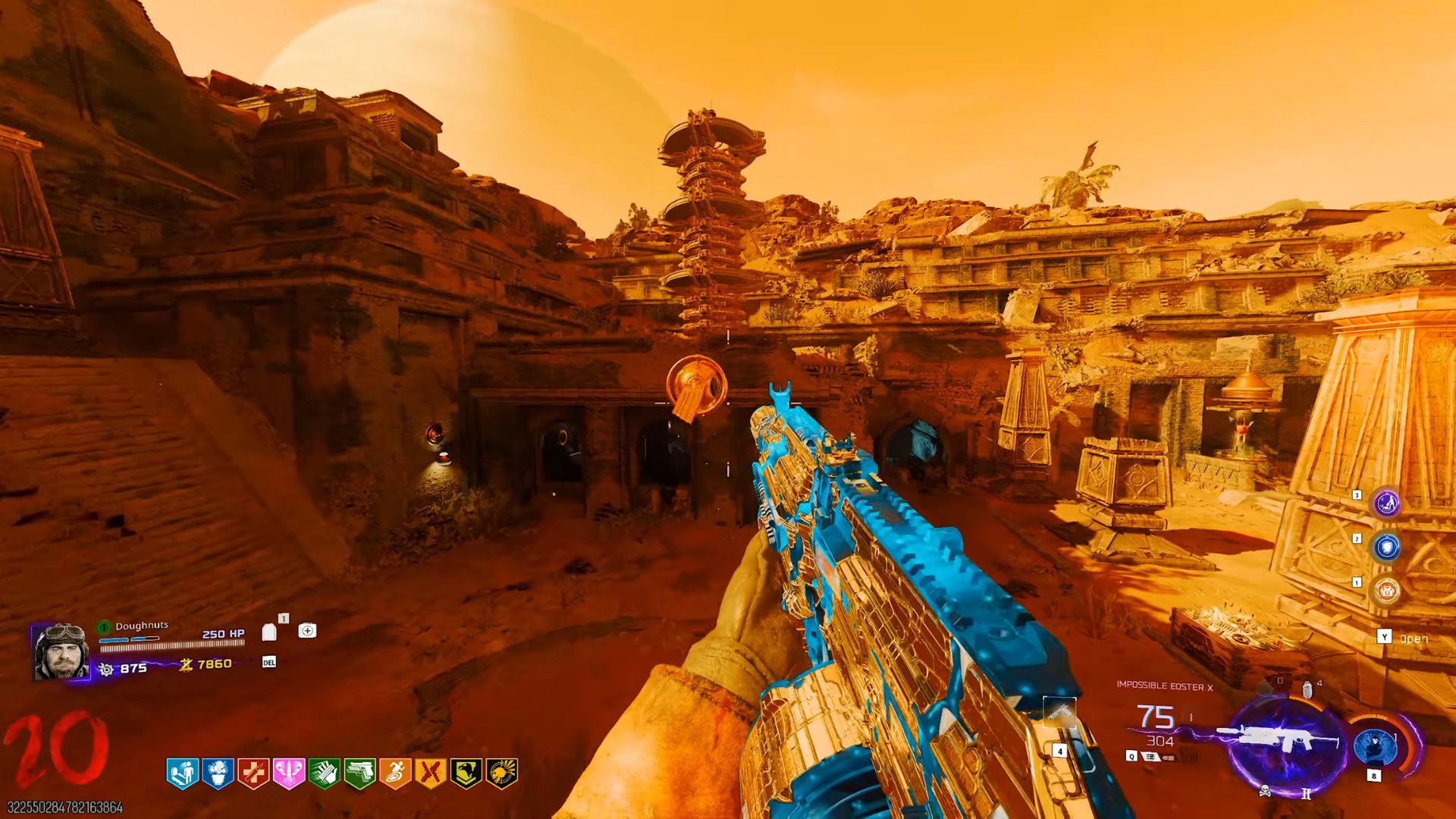Click the armor plate icon above DEL

tap(268, 632)
